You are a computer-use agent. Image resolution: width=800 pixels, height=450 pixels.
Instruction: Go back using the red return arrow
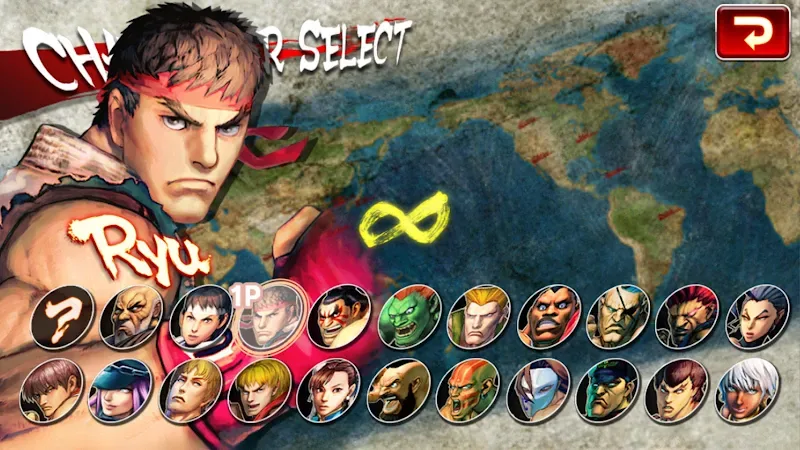point(752,33)
